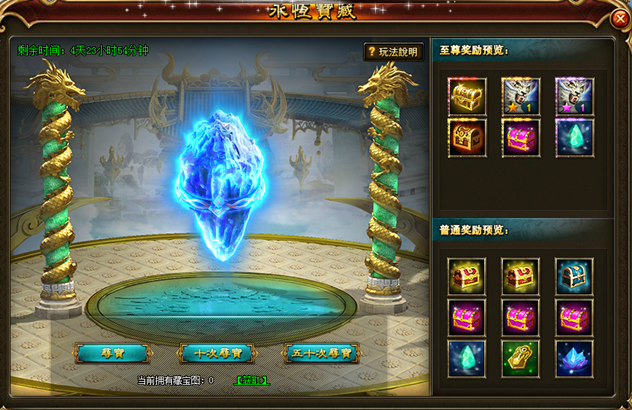View the golden token in 普通奖励预览

pyautogui.click(x=520, y=358)
